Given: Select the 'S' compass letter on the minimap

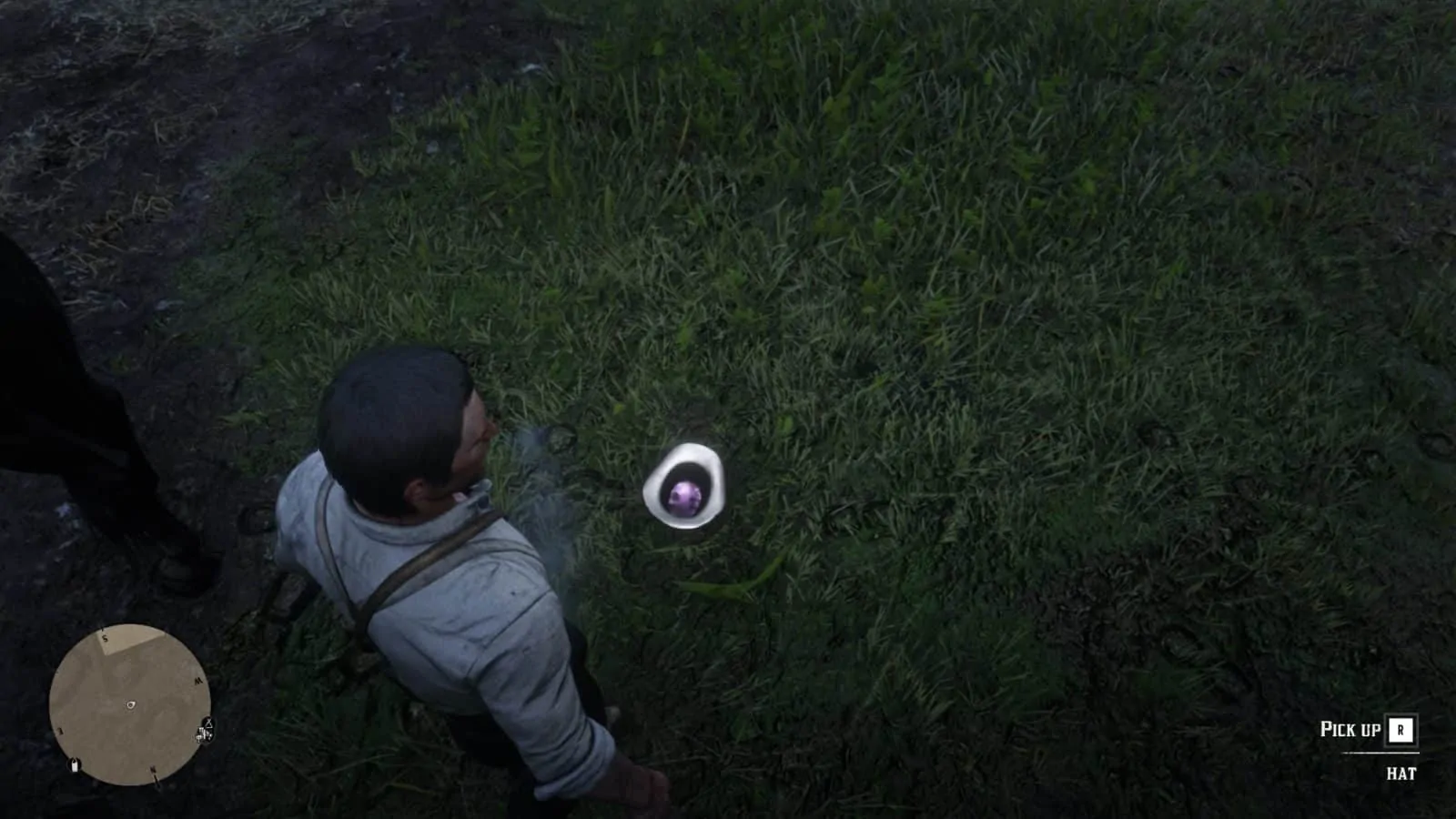Looking at the screenshot, I should coord(105,638).
